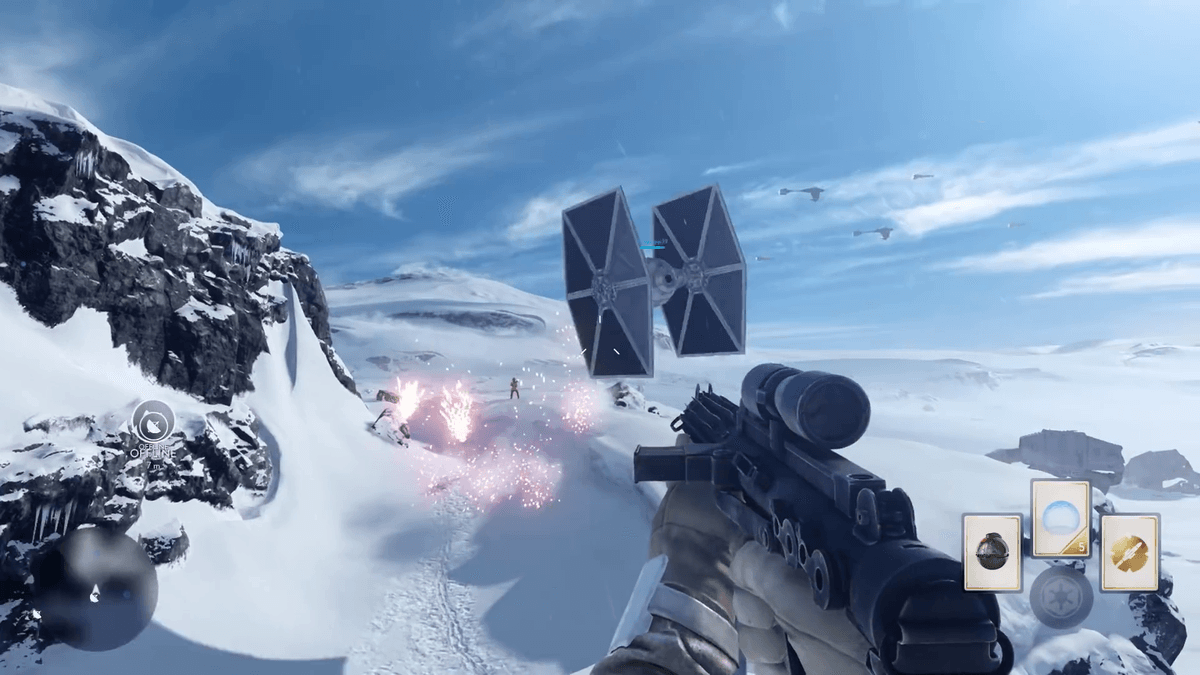Image resolution: width=1200 pixels, height=675 pixels.
Task: Select the thermal detonator star card
Action: [x=992, y=552]
